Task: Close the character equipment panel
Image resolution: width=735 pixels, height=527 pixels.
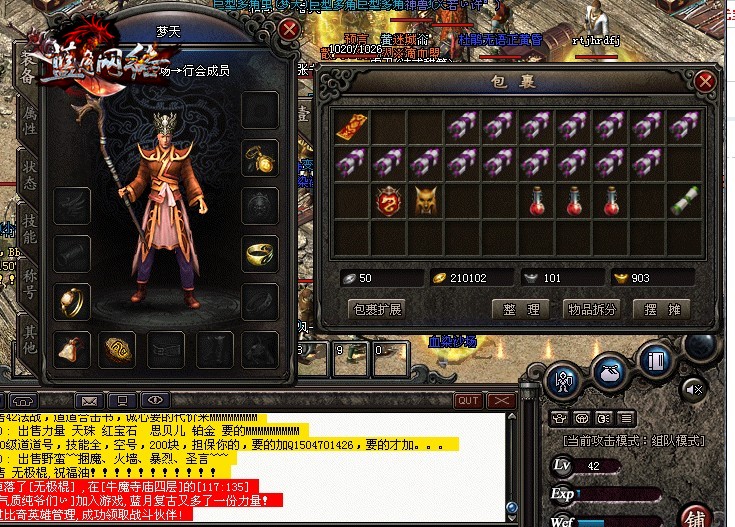Action: click(x=289, y=28)
